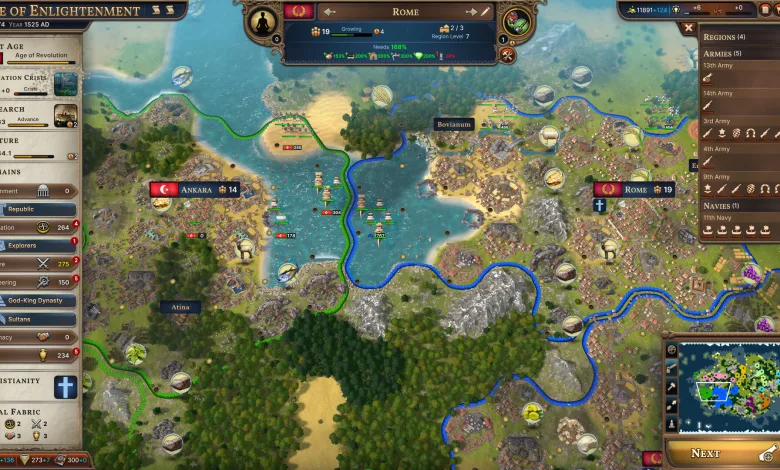780x470 pixels.
Task: Select the Ankara city banner
Action: 195,189
